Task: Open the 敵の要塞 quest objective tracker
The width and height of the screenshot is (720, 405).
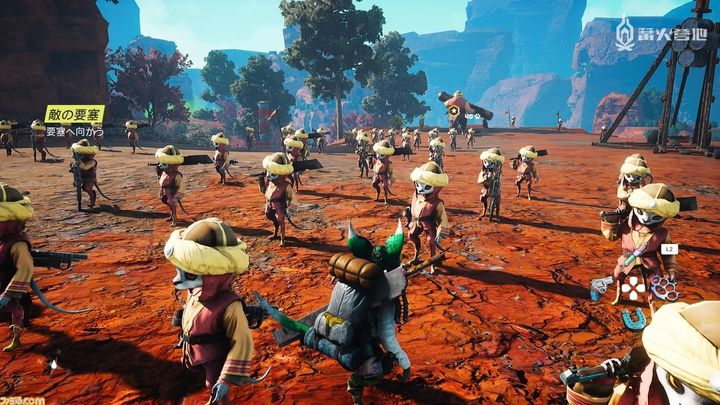Action: 74,115
